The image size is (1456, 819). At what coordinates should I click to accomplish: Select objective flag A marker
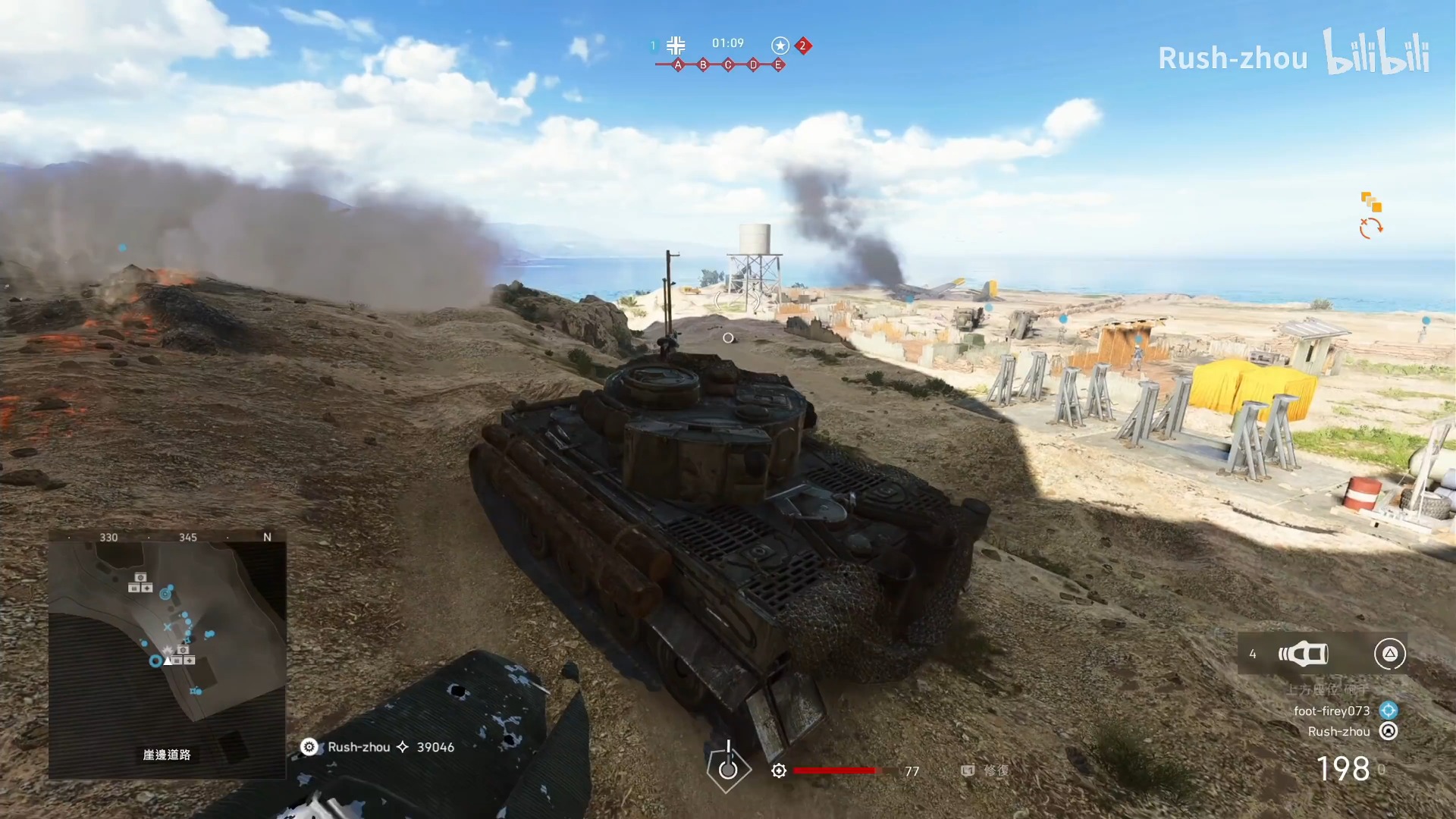(x=678, y=65)
